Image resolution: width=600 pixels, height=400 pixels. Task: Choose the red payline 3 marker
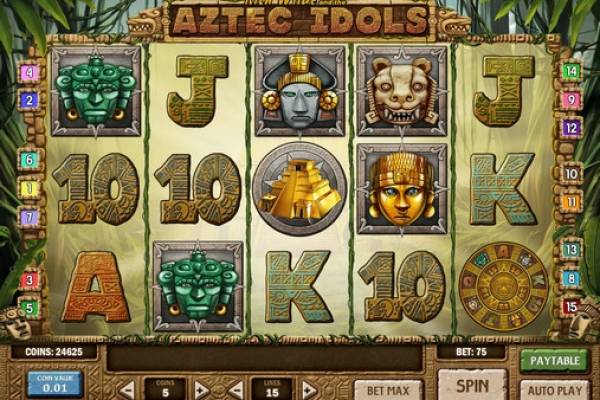(29, 280)
